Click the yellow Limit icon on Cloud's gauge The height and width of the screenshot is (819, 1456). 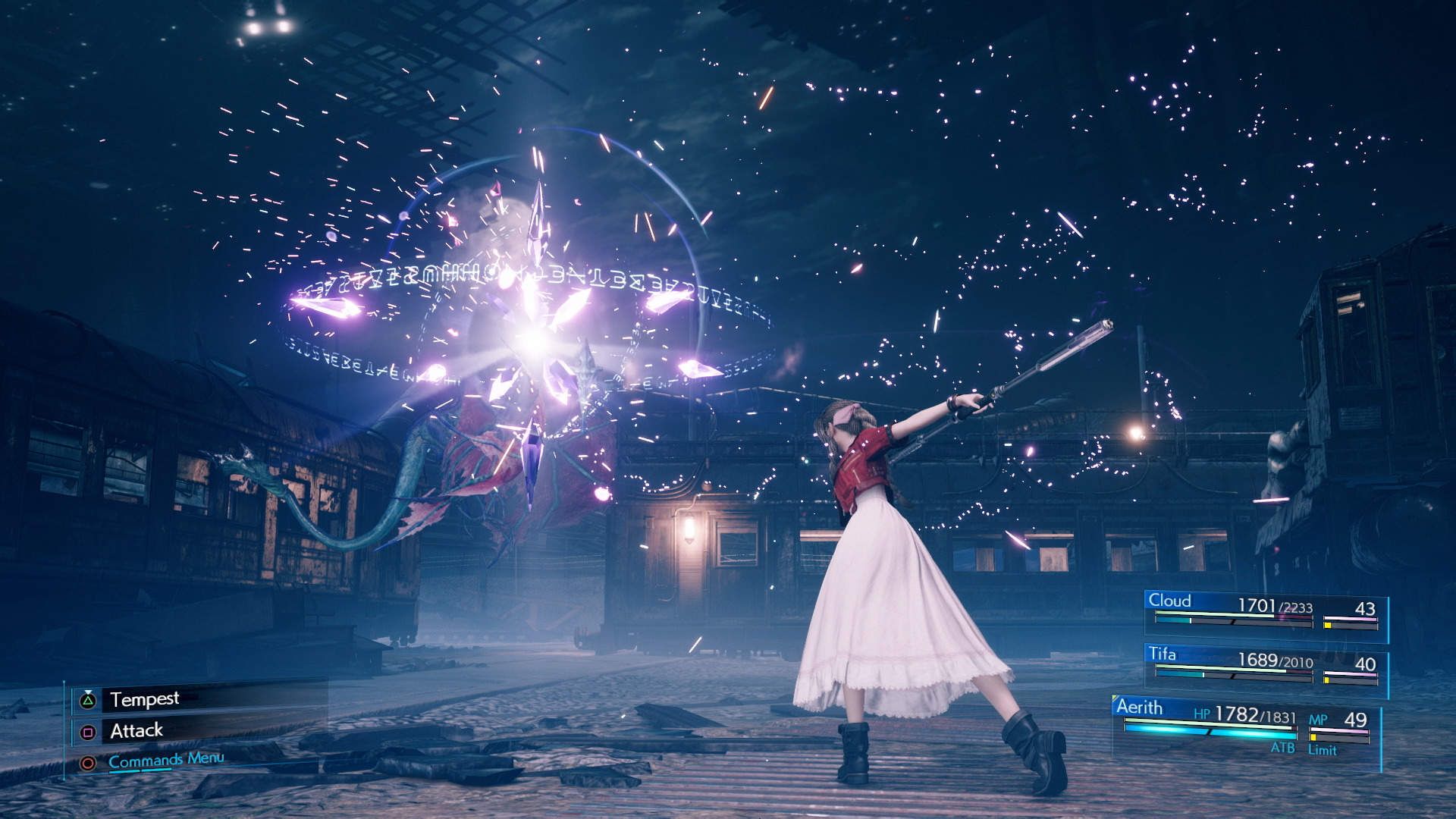point(1328,626)
